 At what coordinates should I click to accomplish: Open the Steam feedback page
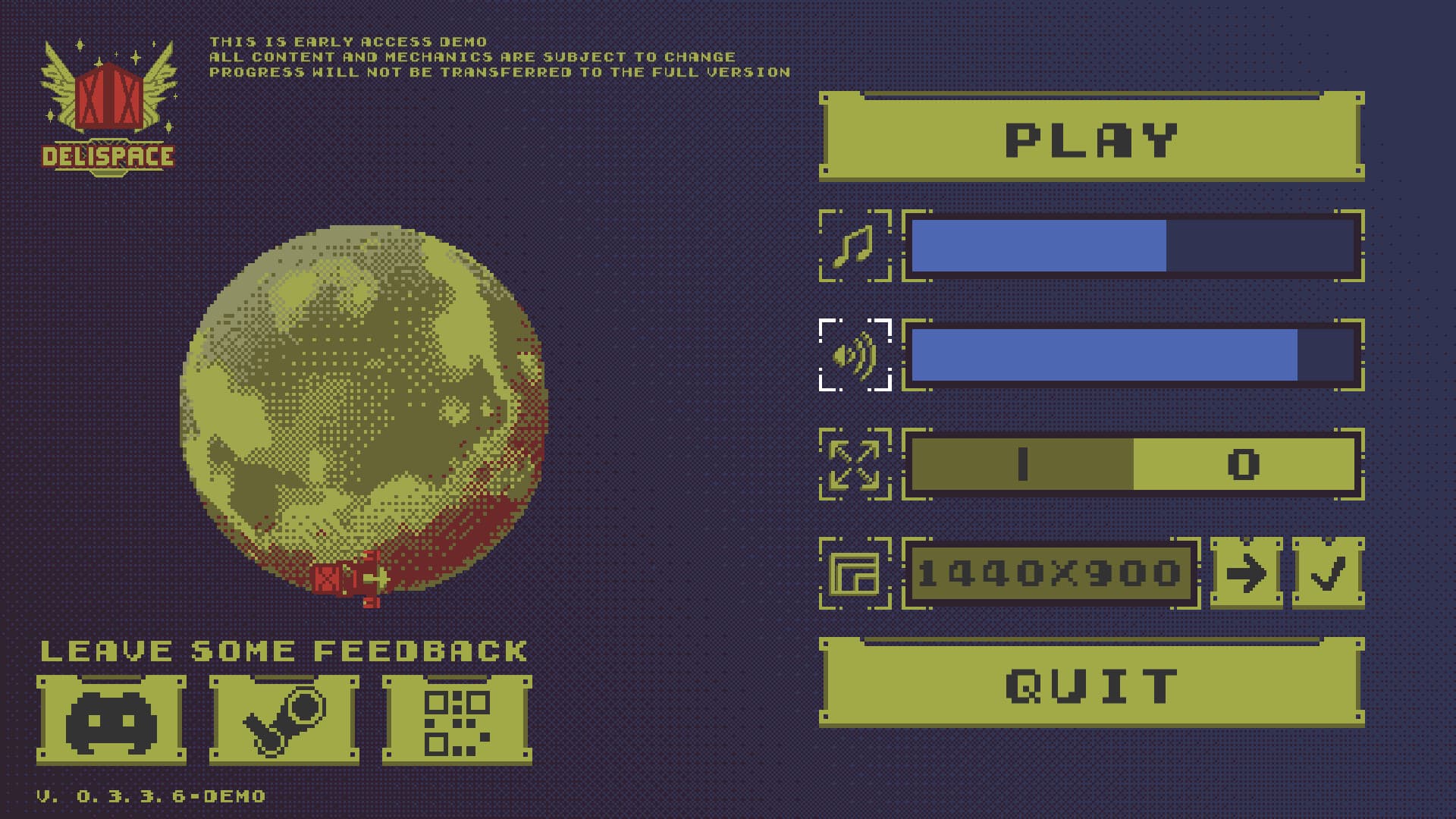point(284,715)
